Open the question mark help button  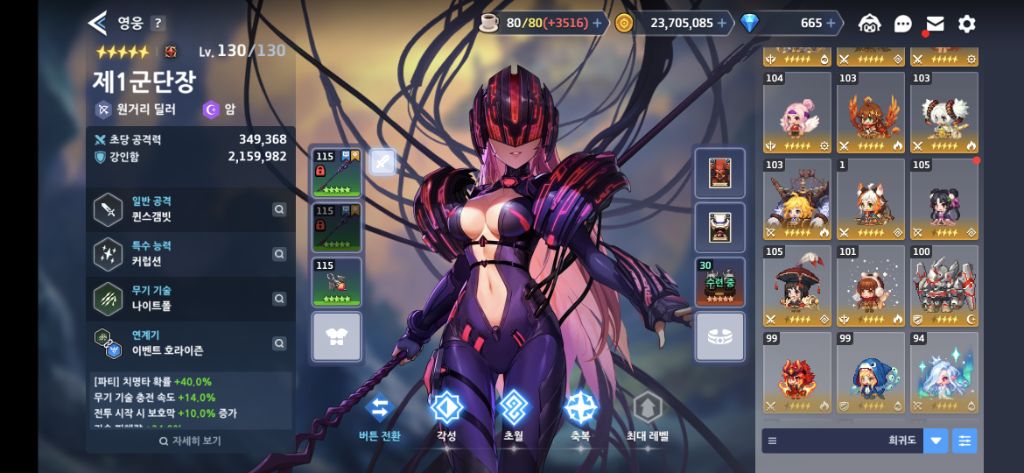158,23
